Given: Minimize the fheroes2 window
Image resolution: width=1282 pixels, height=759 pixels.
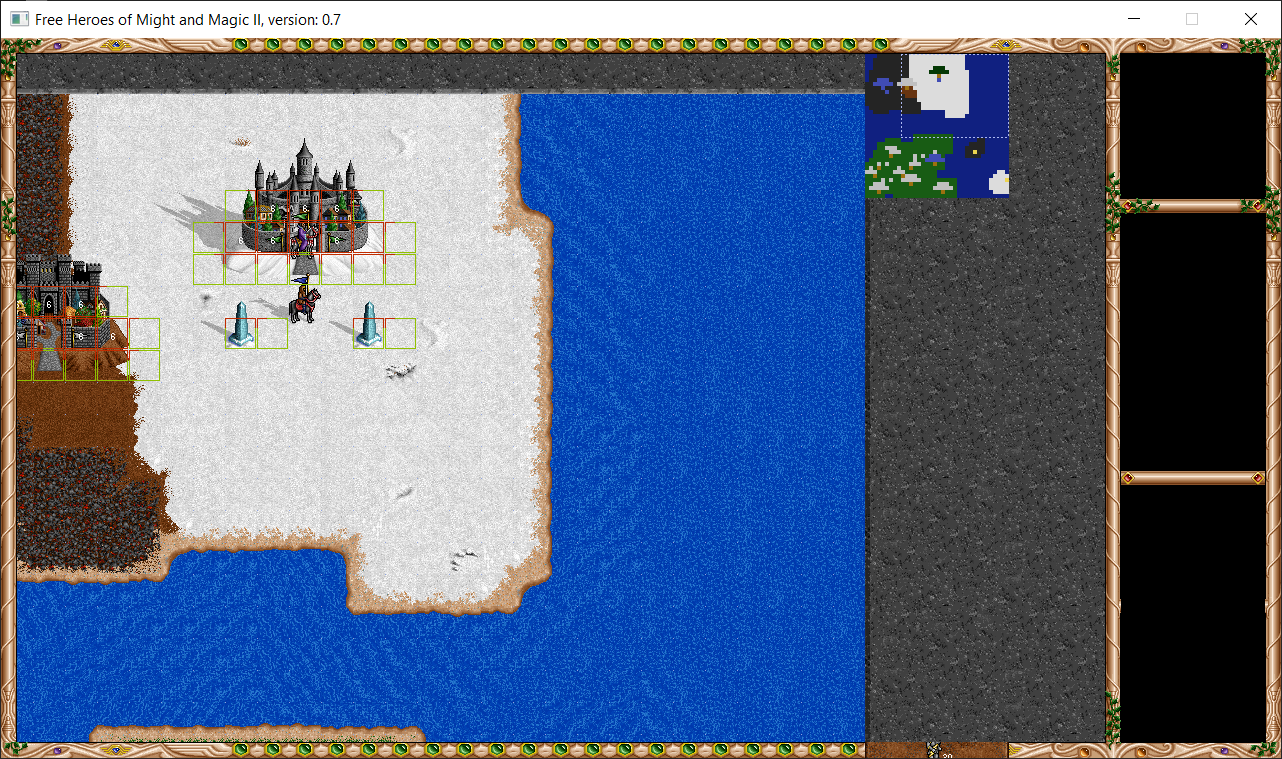Looking at the screenshot, I should (x=1133, y=19).
